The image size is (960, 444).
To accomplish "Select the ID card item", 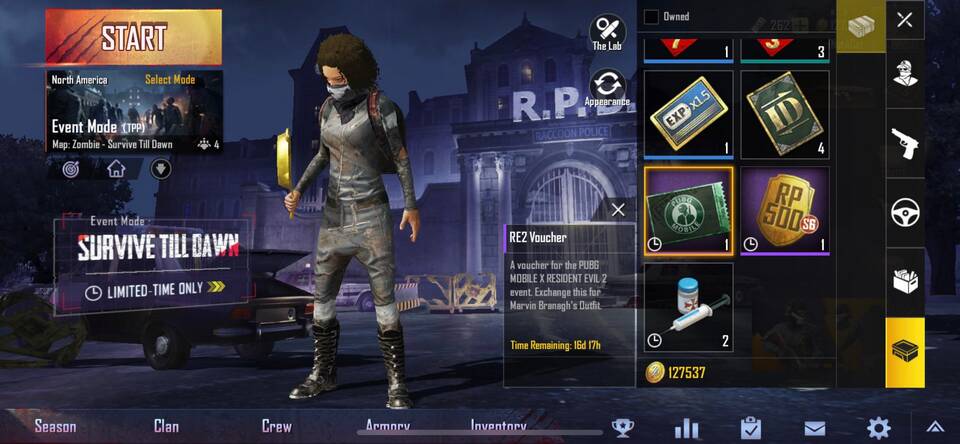I will 784,114.
